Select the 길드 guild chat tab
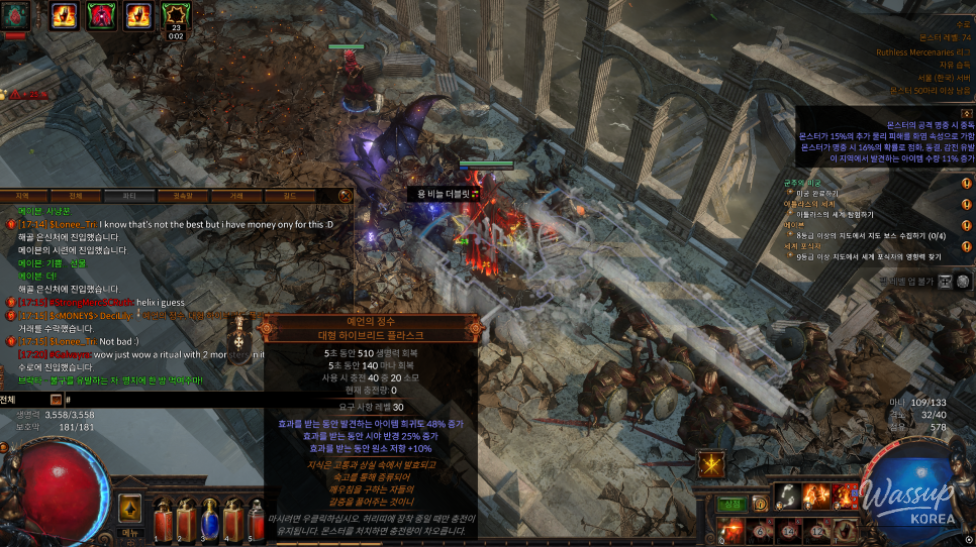976x547 pixels. (290, 196)
